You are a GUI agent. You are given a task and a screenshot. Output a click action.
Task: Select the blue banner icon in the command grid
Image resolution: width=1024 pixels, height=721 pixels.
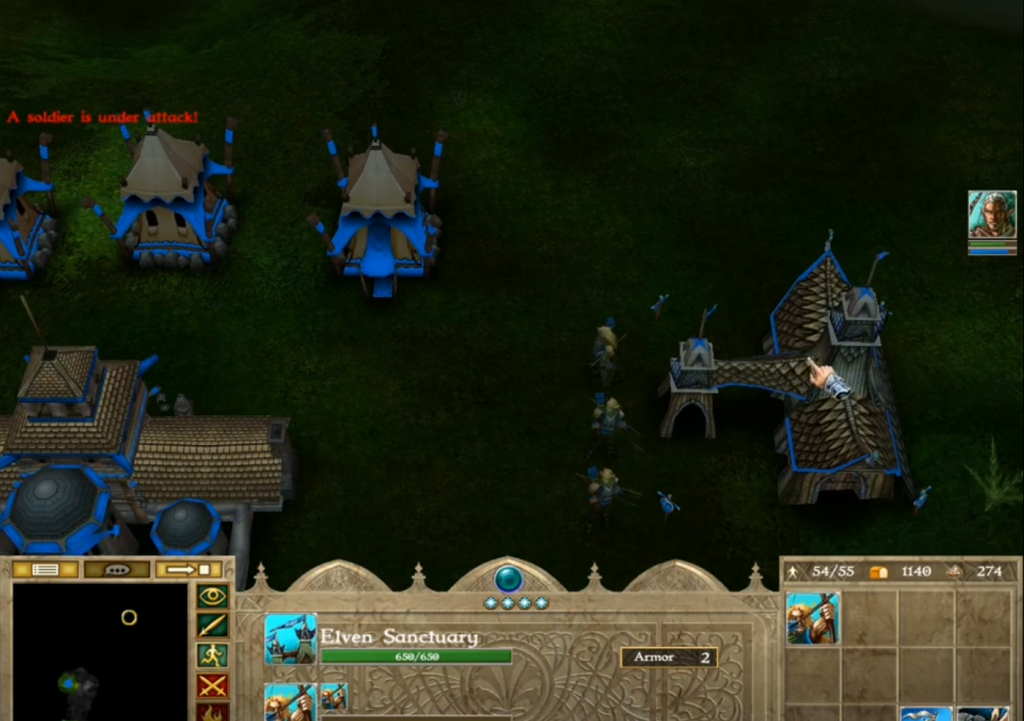point(925,713)
